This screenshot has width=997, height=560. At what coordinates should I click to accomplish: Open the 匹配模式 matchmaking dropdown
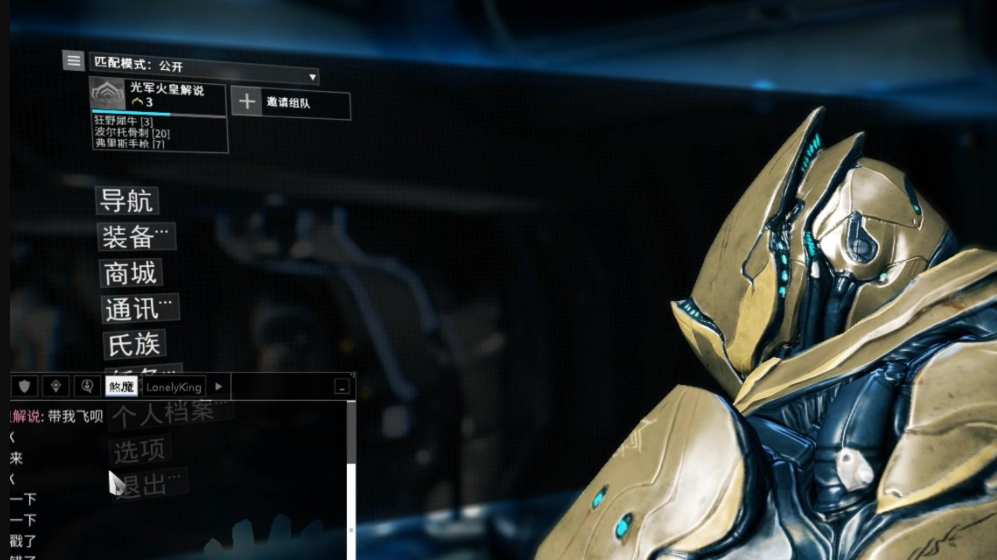click(x=204, y=76)
